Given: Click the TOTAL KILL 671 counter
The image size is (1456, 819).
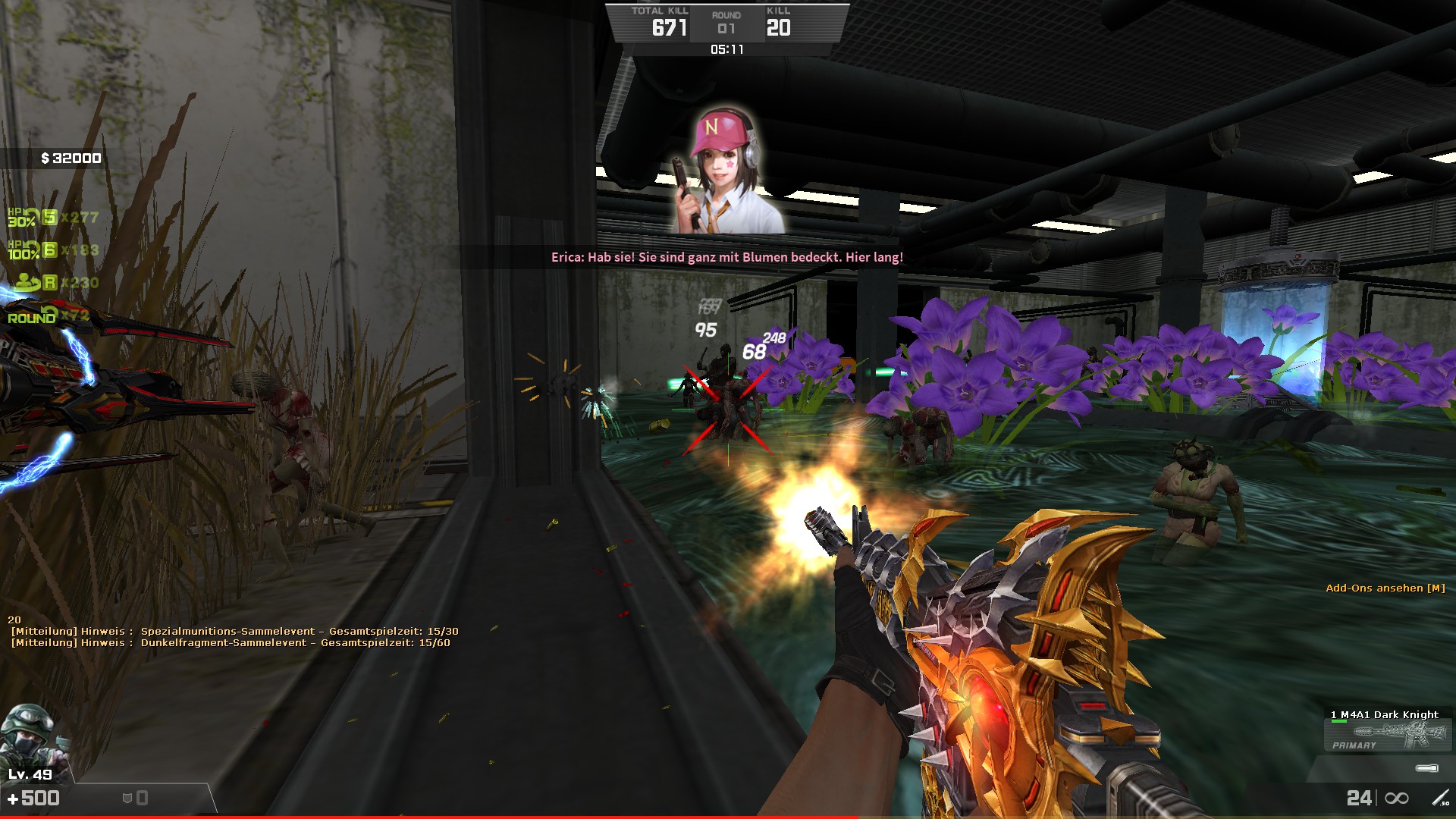Looking at the screenshot, I should [x=661, y=22].
